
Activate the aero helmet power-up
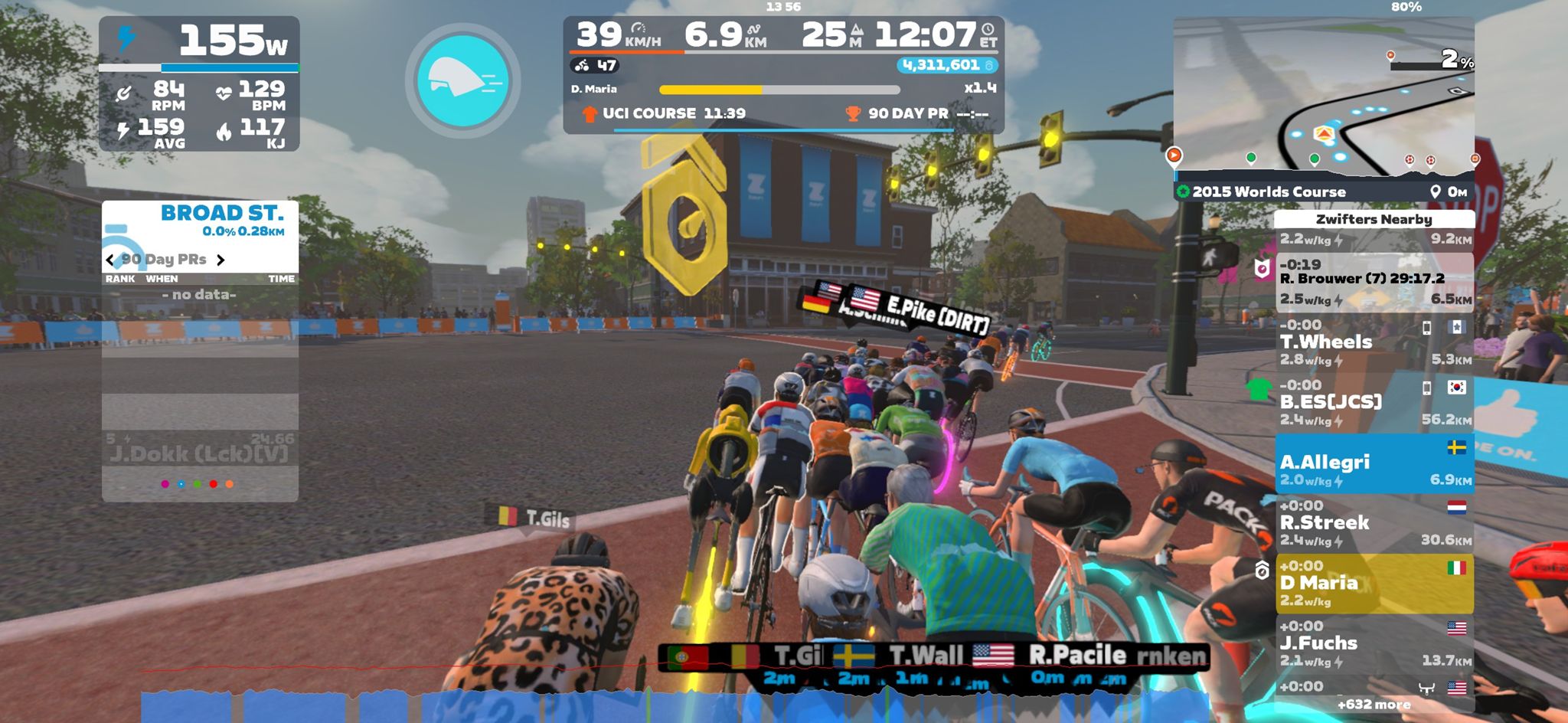[463, 80]
